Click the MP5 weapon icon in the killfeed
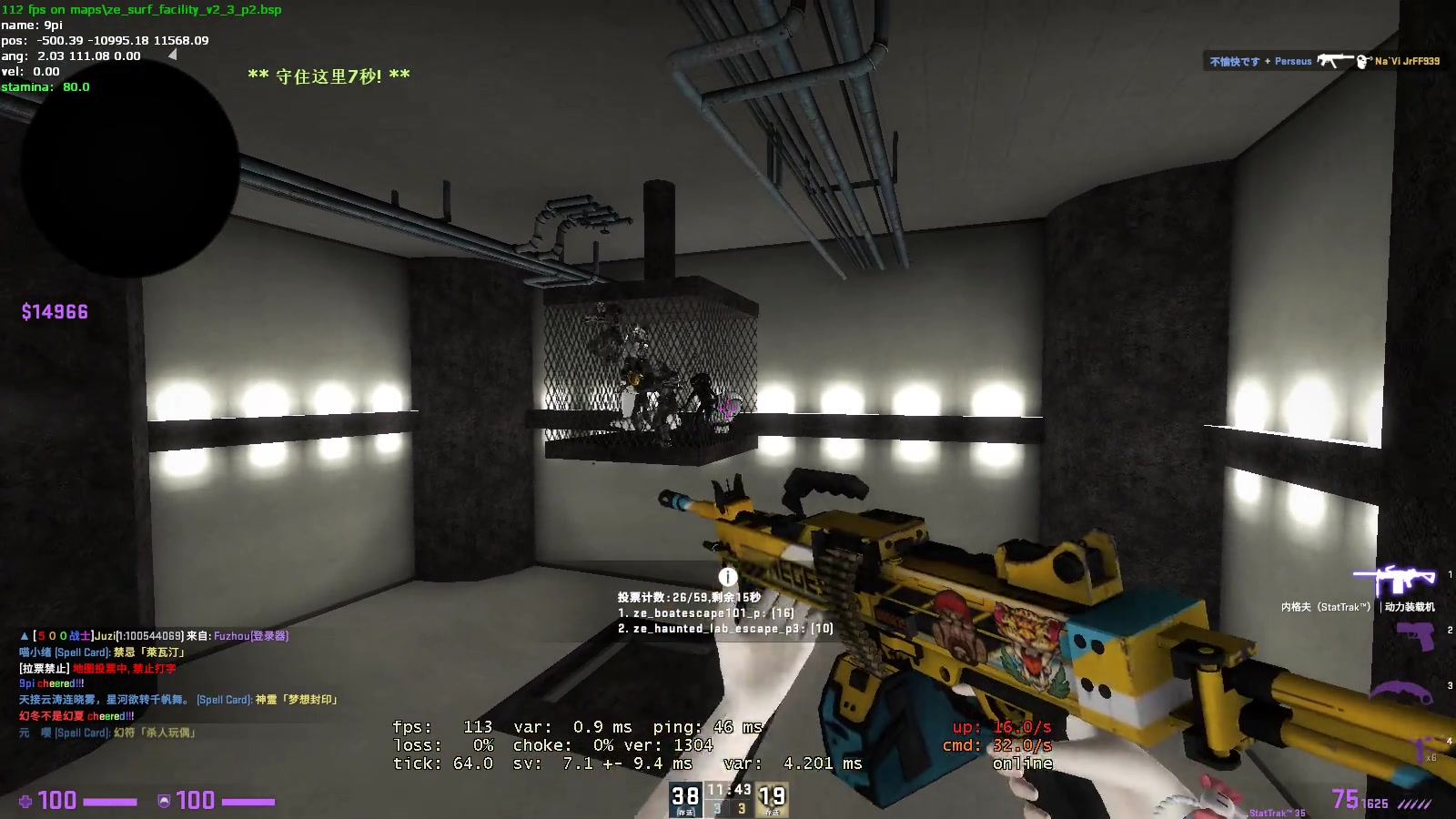The height and width of the screenshot is (819, 1456). [x=1334, y=61]
